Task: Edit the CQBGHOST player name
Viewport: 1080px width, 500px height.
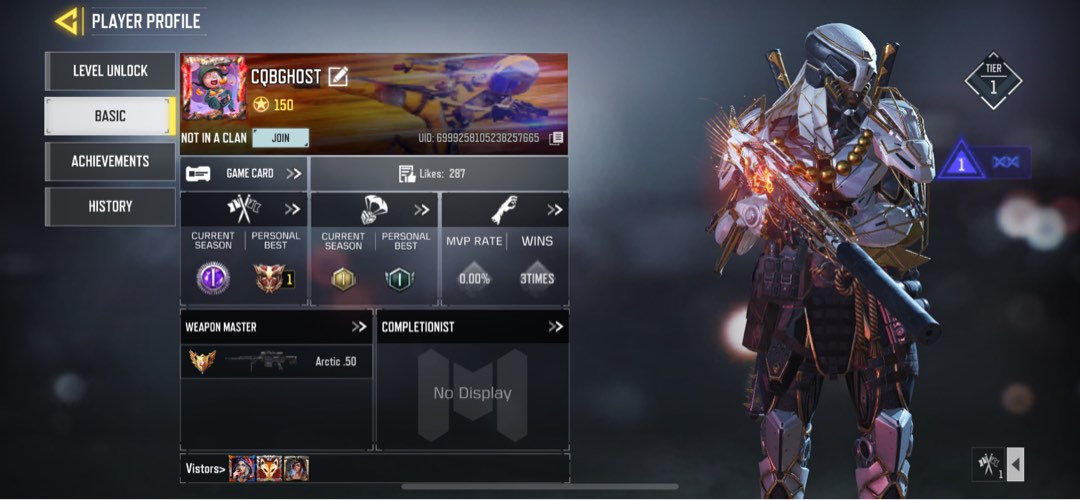Action: click(338, 76)
